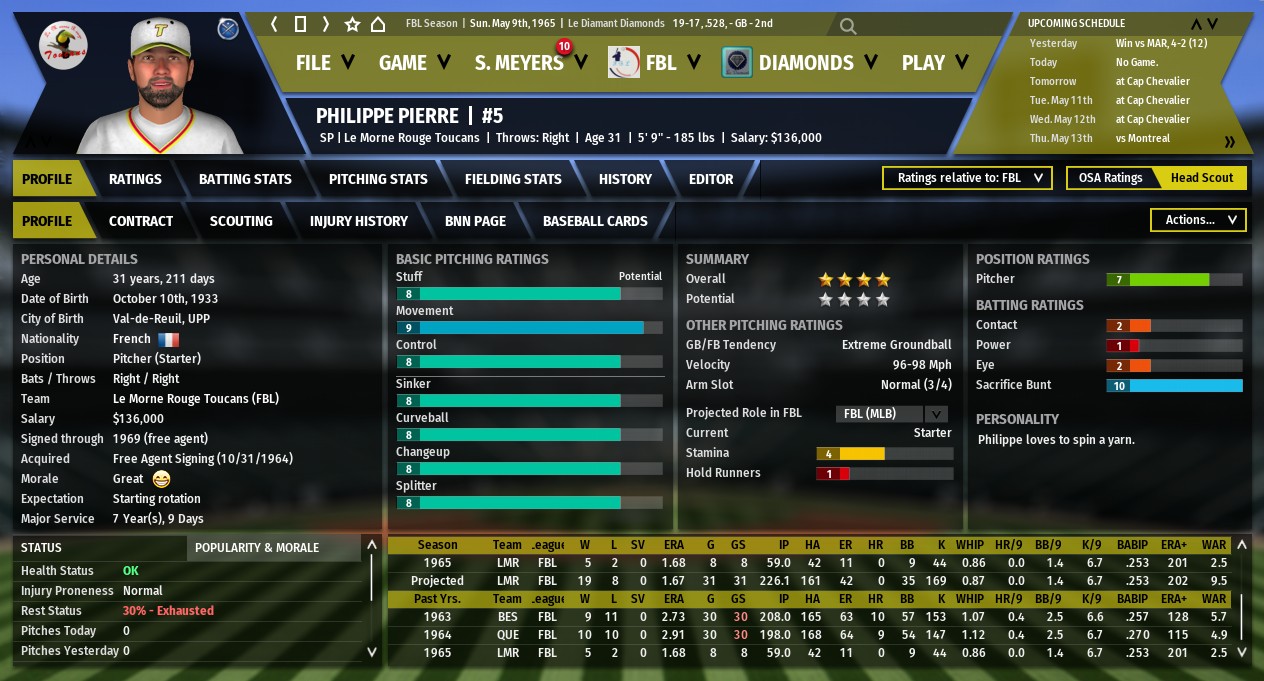Switch to OSA Ratings
Screen dimensions: 1264x681
[1110, 178]
